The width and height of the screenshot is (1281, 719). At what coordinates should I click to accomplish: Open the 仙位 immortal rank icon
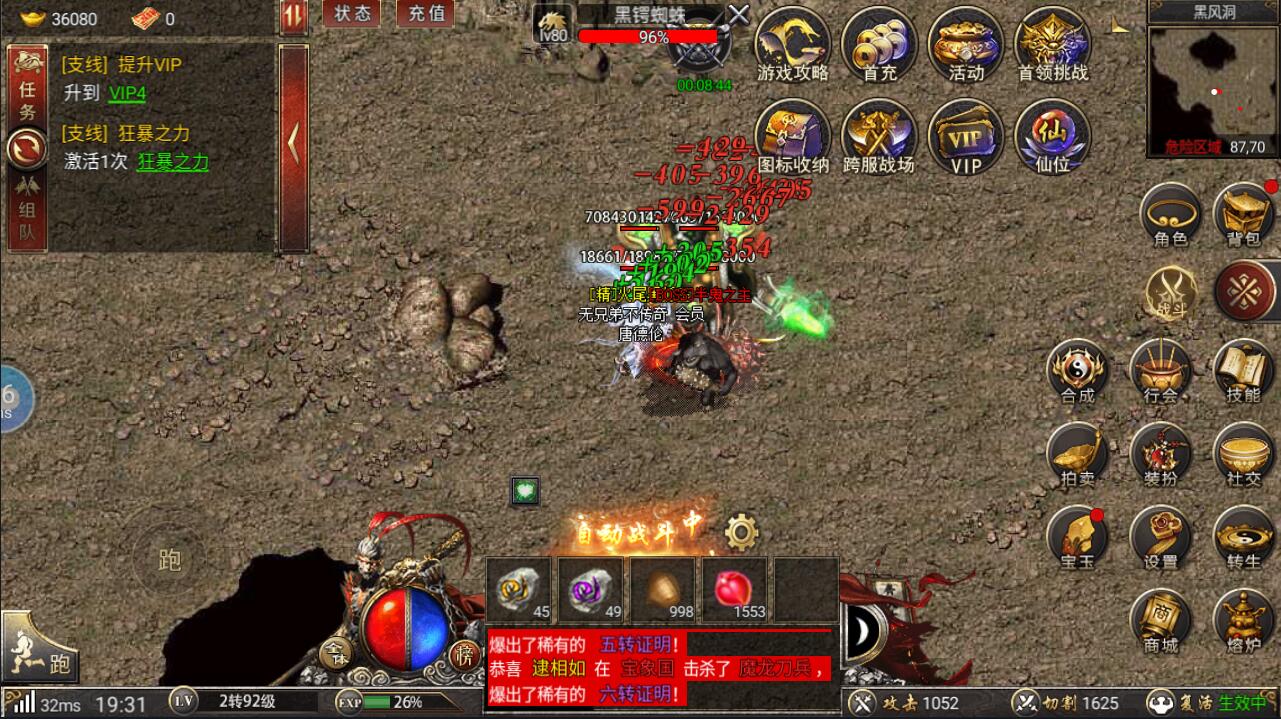click(1052, 138)
